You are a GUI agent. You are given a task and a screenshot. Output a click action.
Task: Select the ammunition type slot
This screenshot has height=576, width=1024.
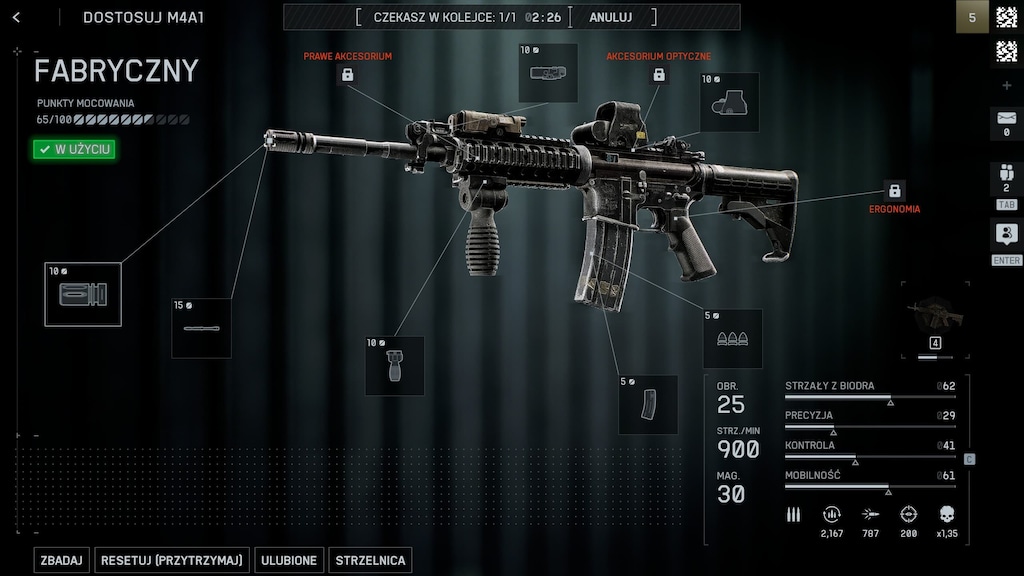(x=732, y=339)
